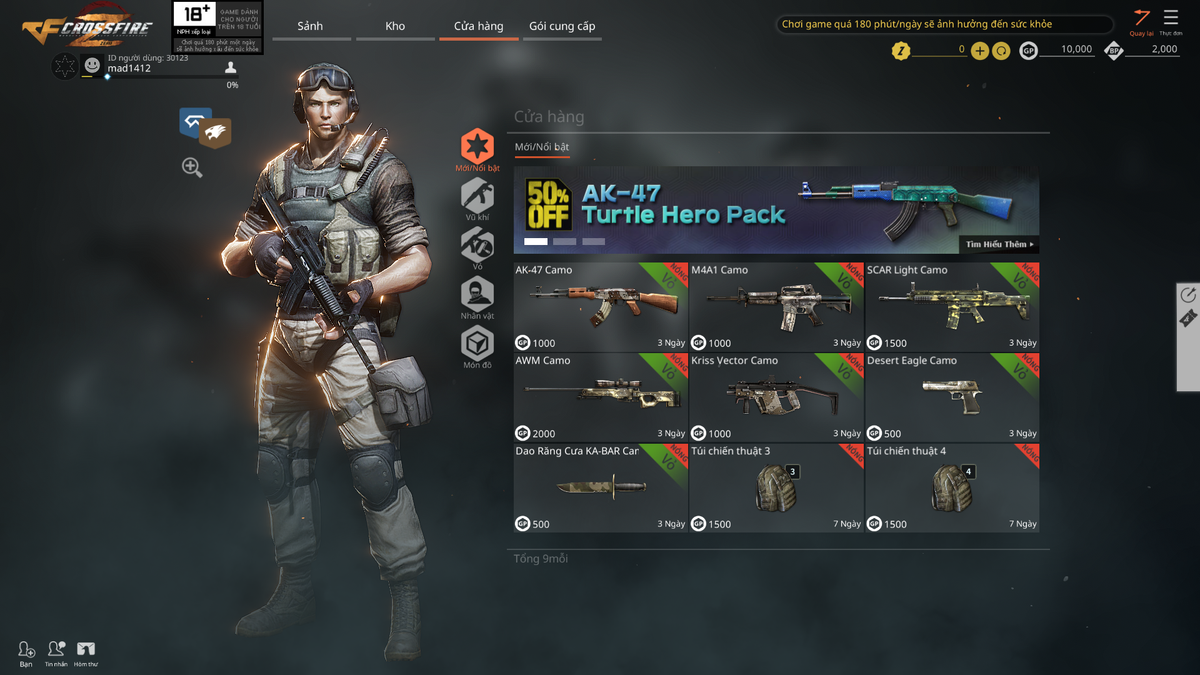Choose the KA-BAR serrated knife item

600,488
